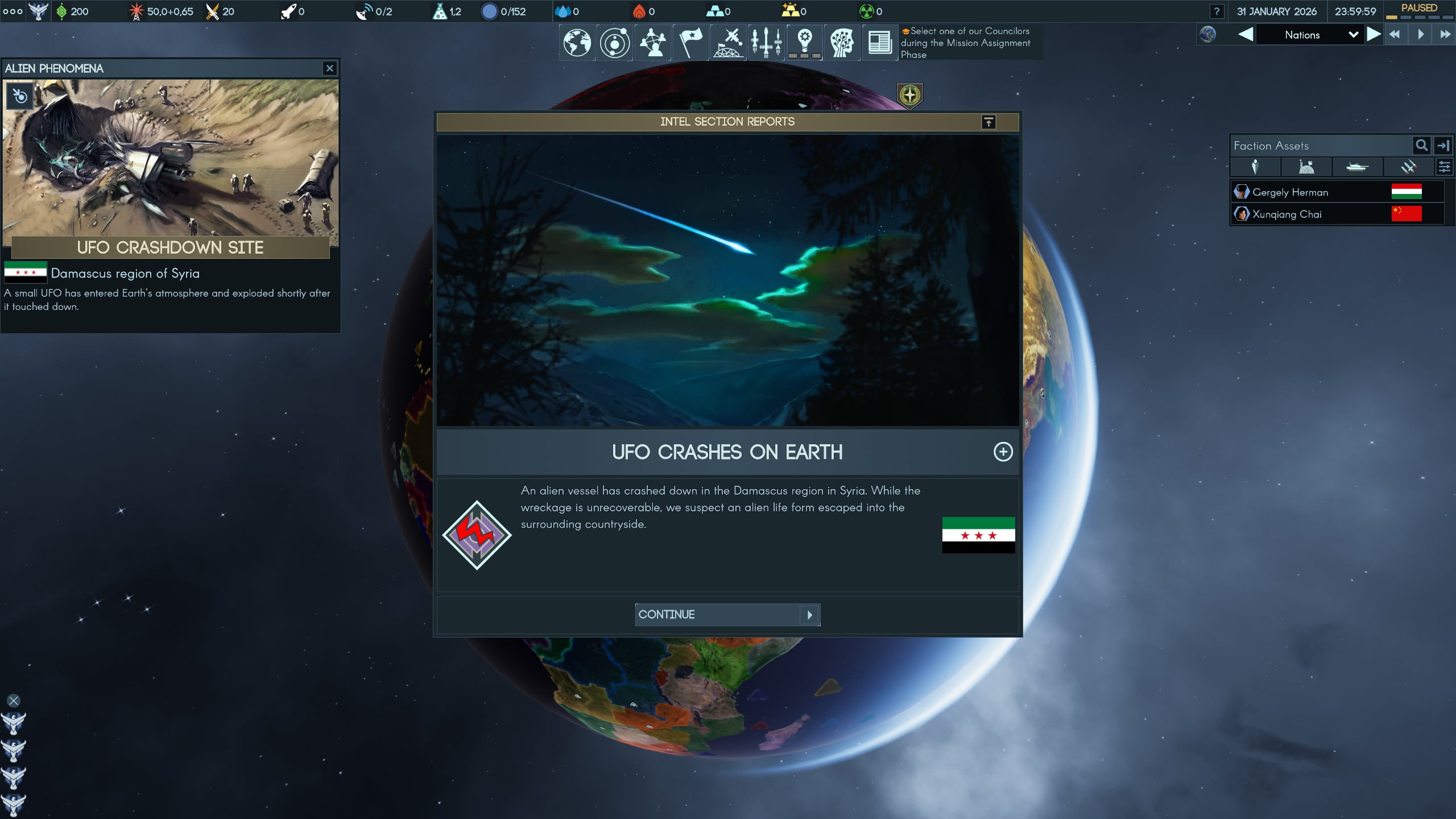
Task: Show army tank assets tab
Action: point(1356,167)
